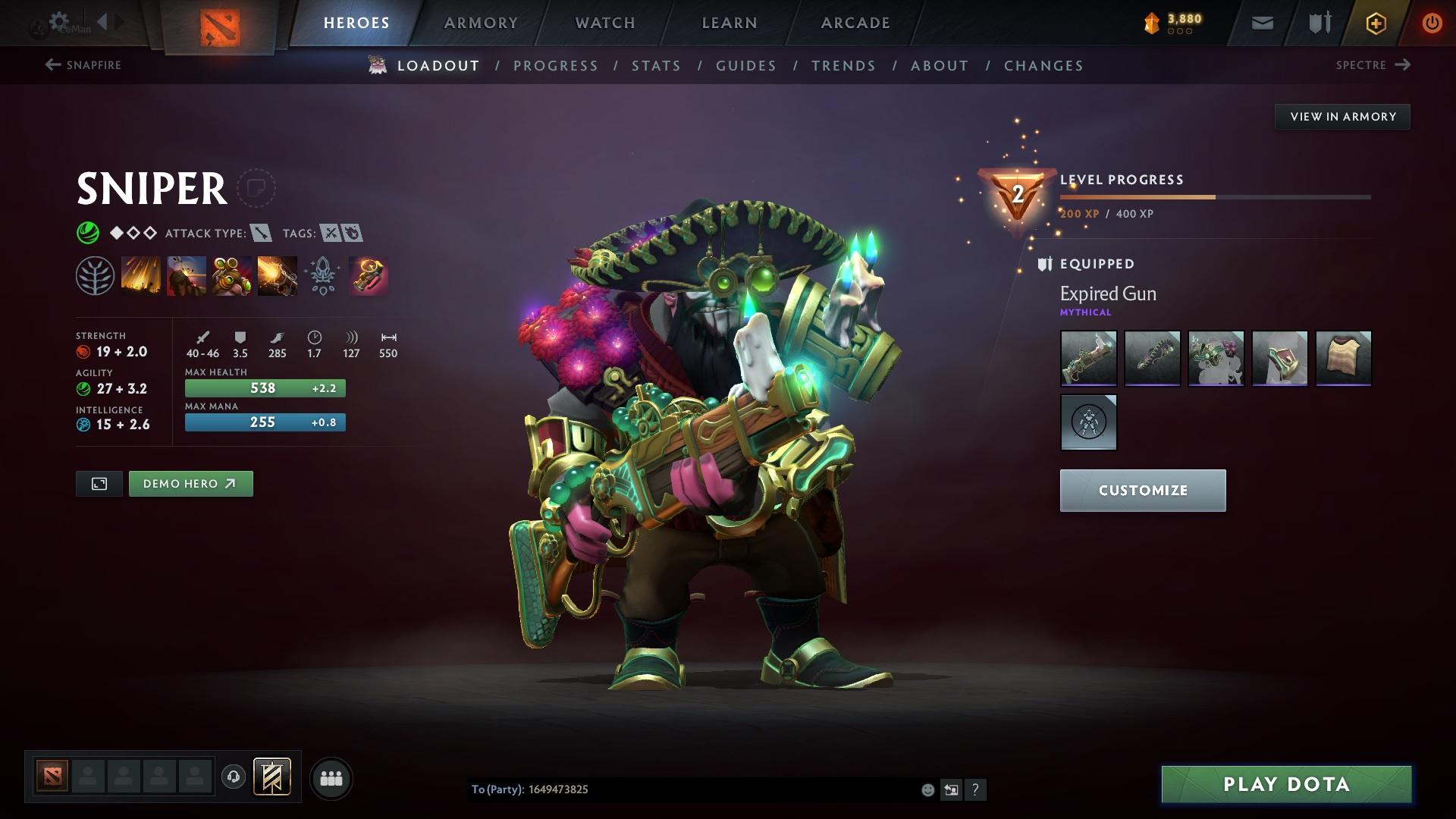The height and width of the screenshot is (819, 1456).
Task: Select the Expired Gun weapon thumbnail
Action: [1088, 359]
